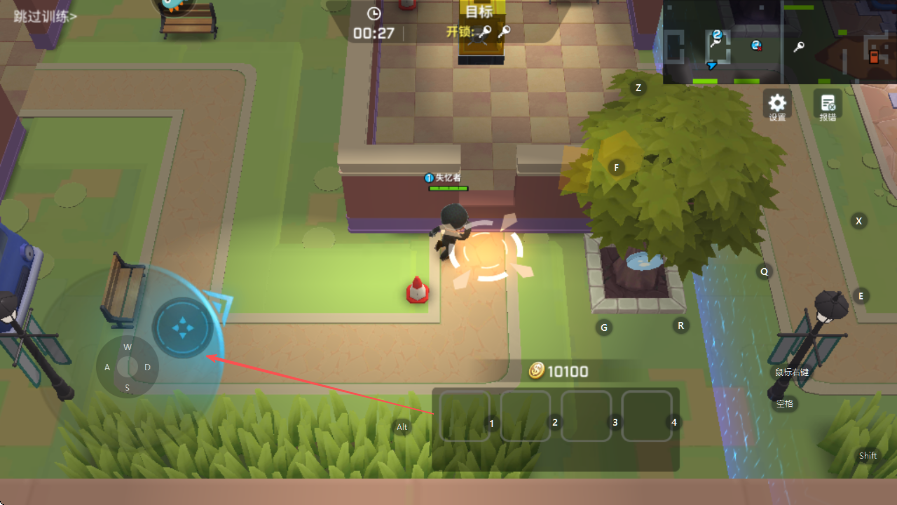Open the 设置 settings gear
The image size is (897, 505).
pos(777,103)
